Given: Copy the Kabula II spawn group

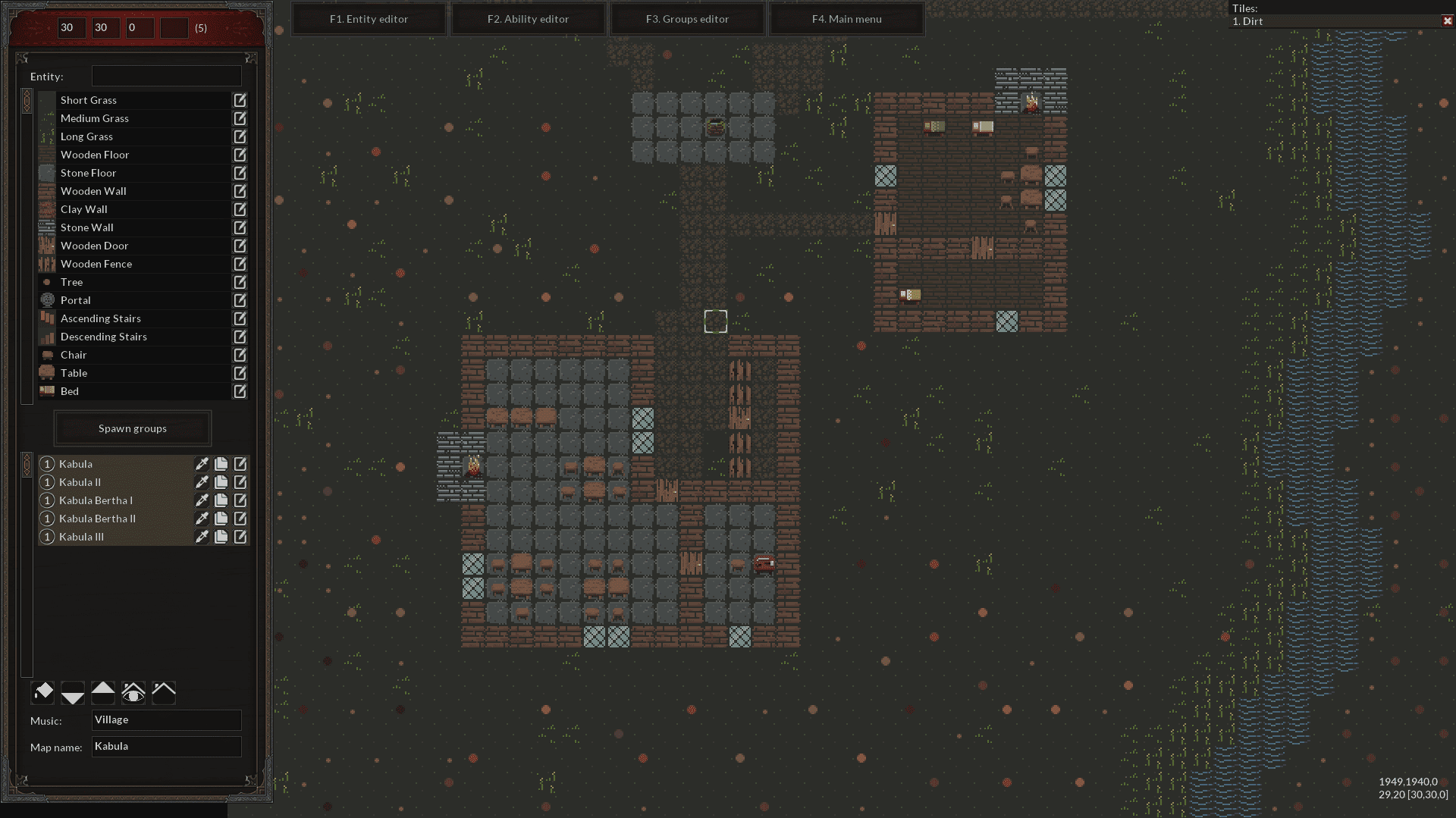Looking at the screenshot, I should pyautogui.click(x=221, y=482).
